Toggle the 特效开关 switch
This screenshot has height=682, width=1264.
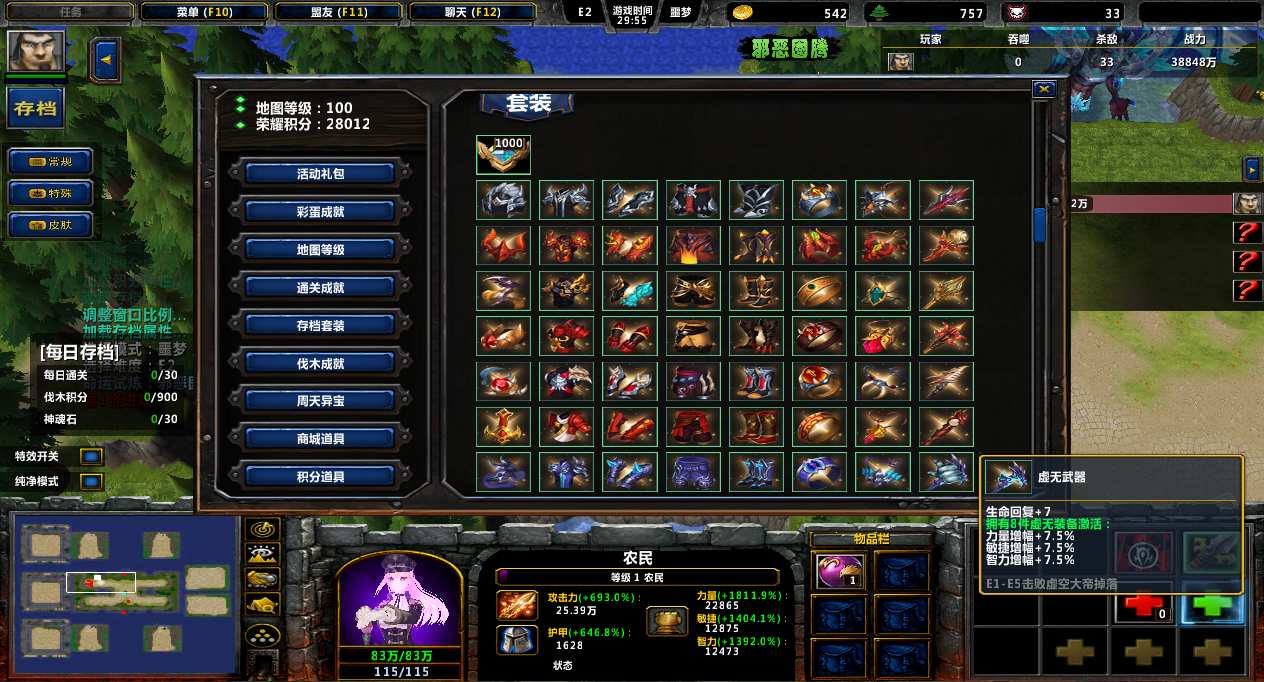(x=91, y=457)
